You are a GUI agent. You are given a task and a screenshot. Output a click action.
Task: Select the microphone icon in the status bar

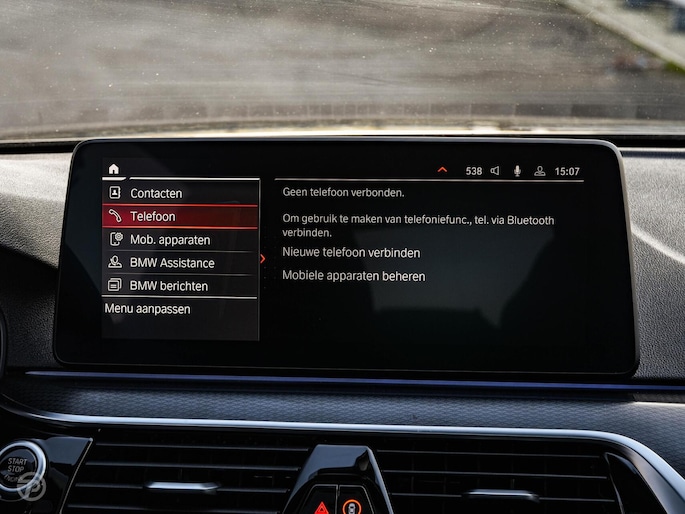[517, 171]
